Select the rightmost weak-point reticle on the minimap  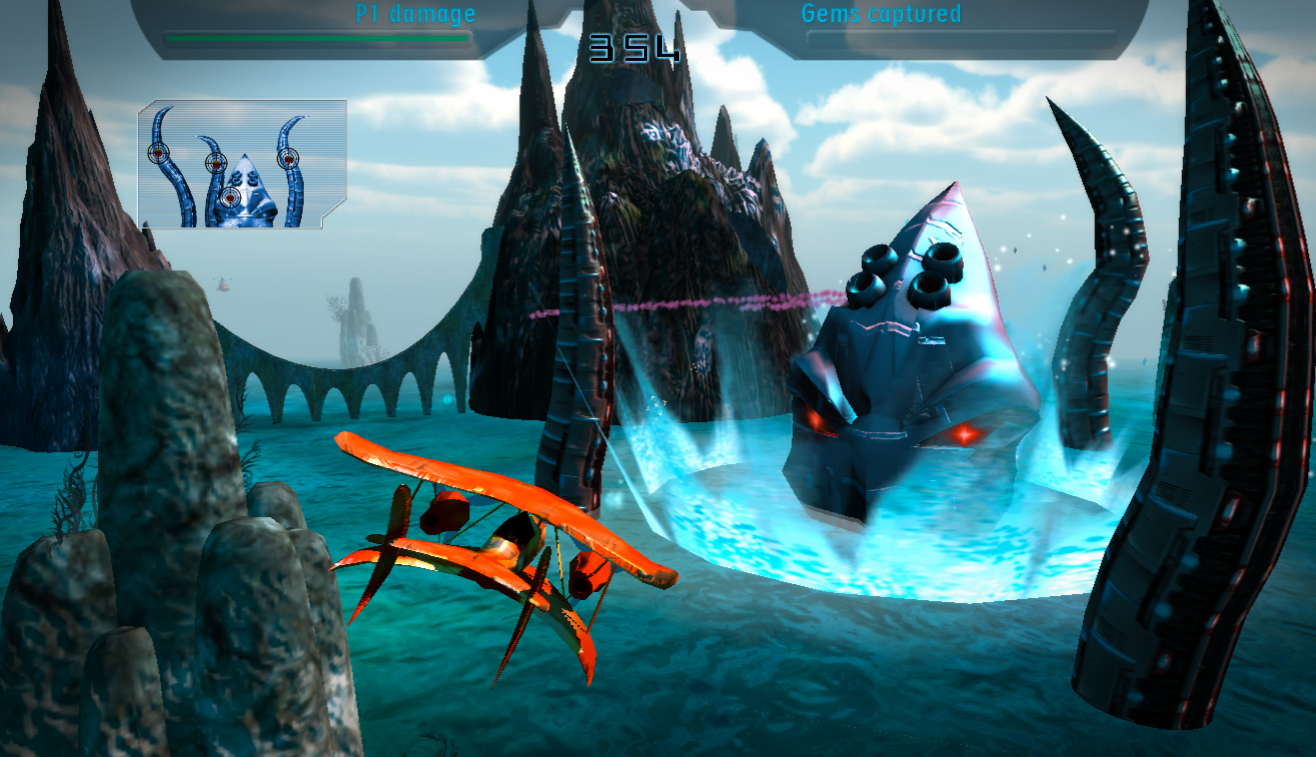coord(289,159)
